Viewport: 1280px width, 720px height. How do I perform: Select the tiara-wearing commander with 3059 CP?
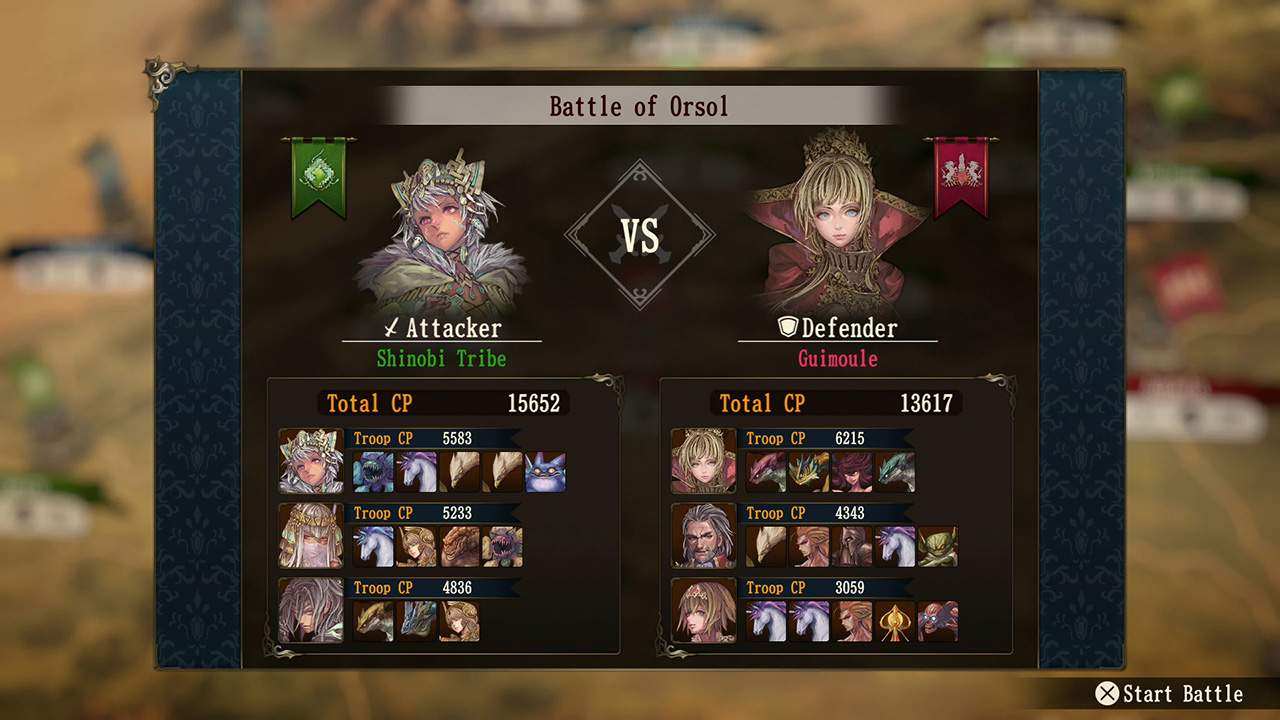pyautogui.click(x=703, y=610)
